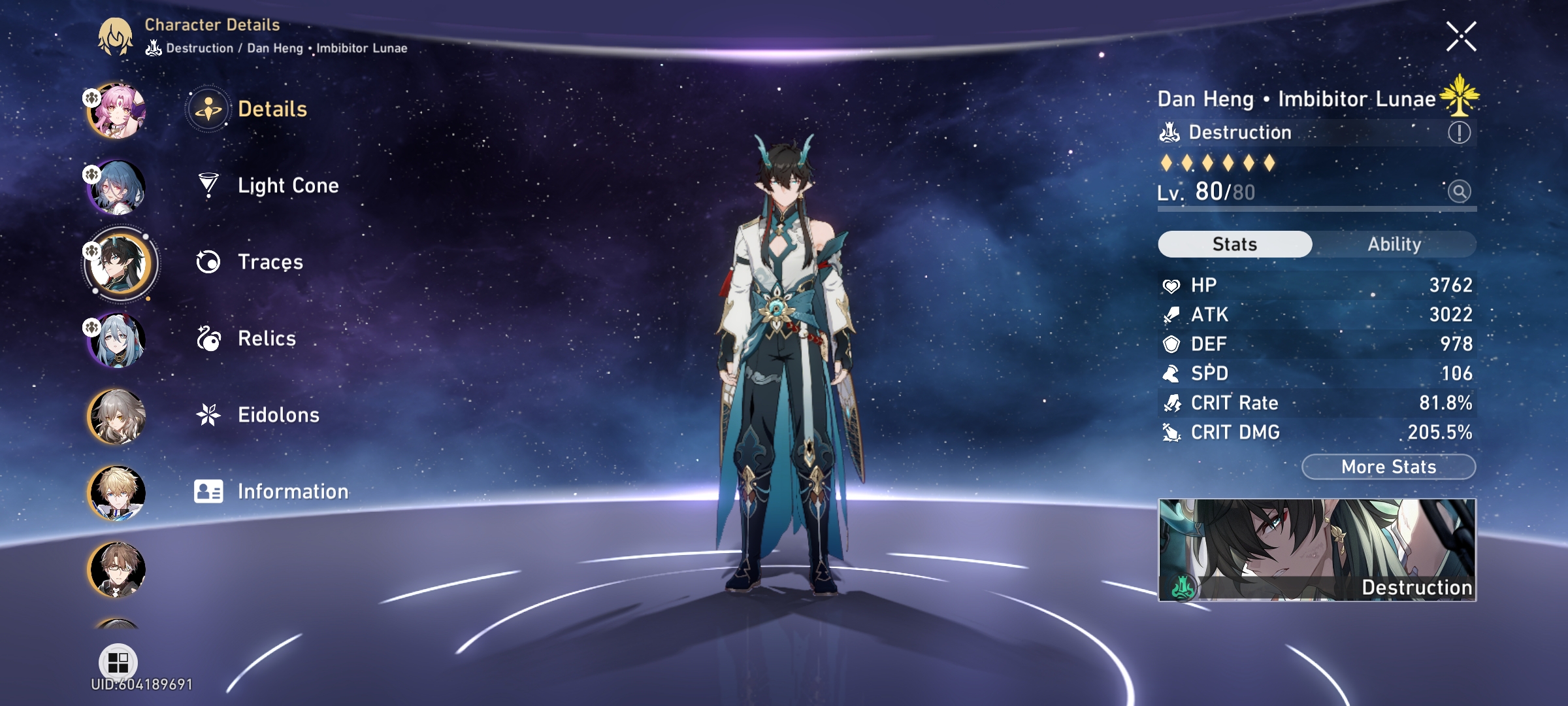Open the Information section
The height and width of the screenshot is (706, 1568).
click(292, 492)
